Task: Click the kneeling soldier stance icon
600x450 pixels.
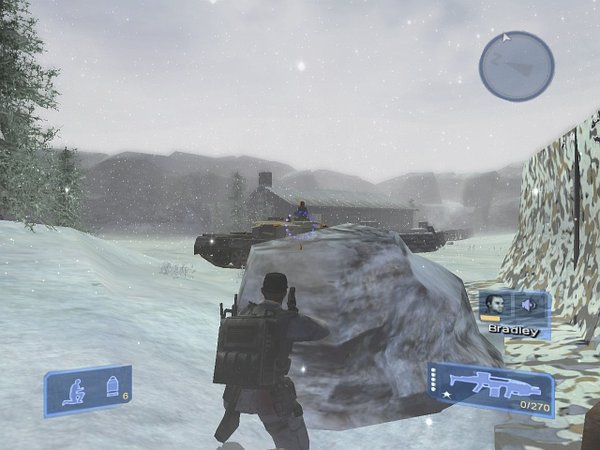Action: (x=75, y=389)
